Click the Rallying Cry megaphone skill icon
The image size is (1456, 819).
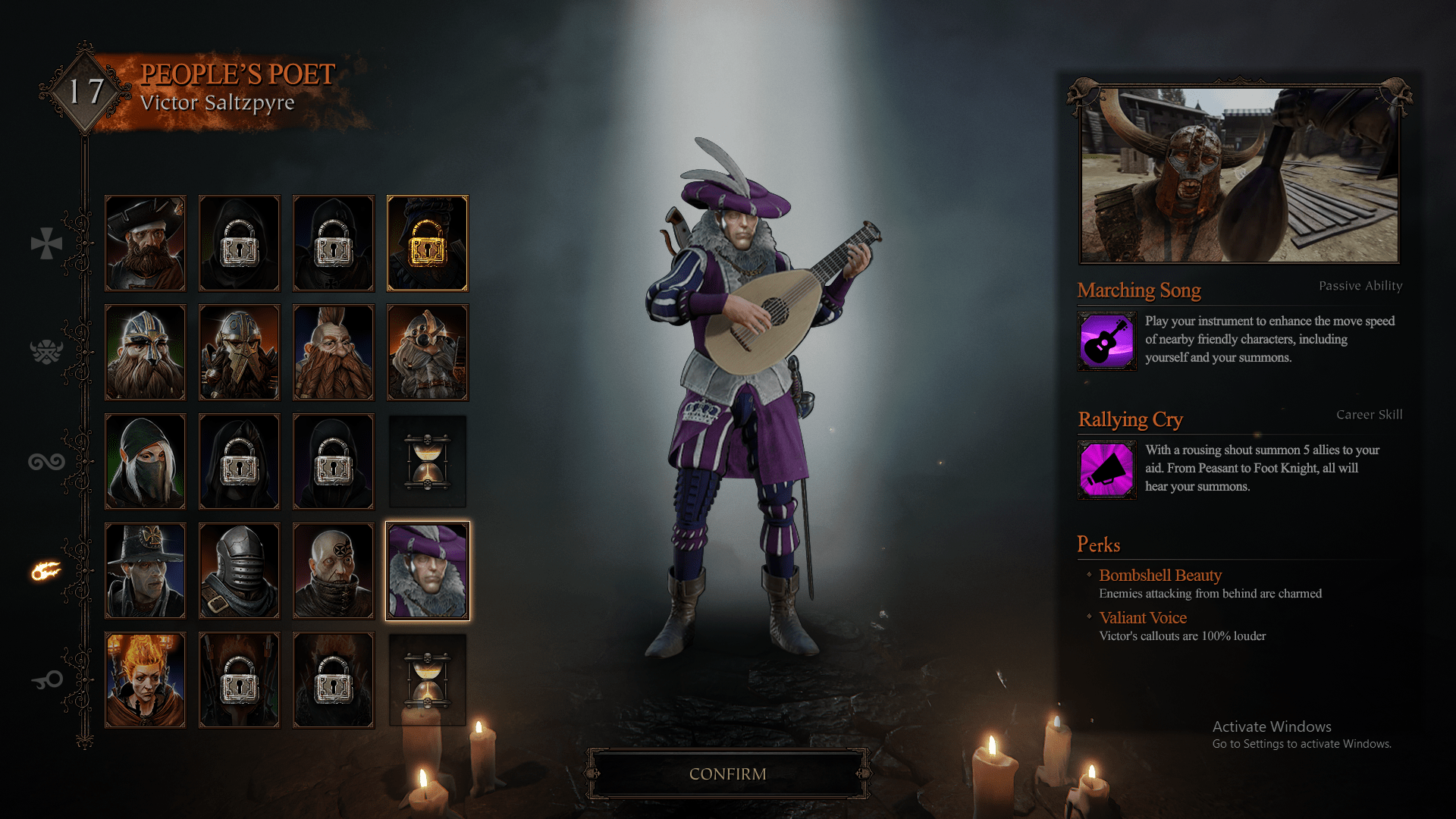1106,470
